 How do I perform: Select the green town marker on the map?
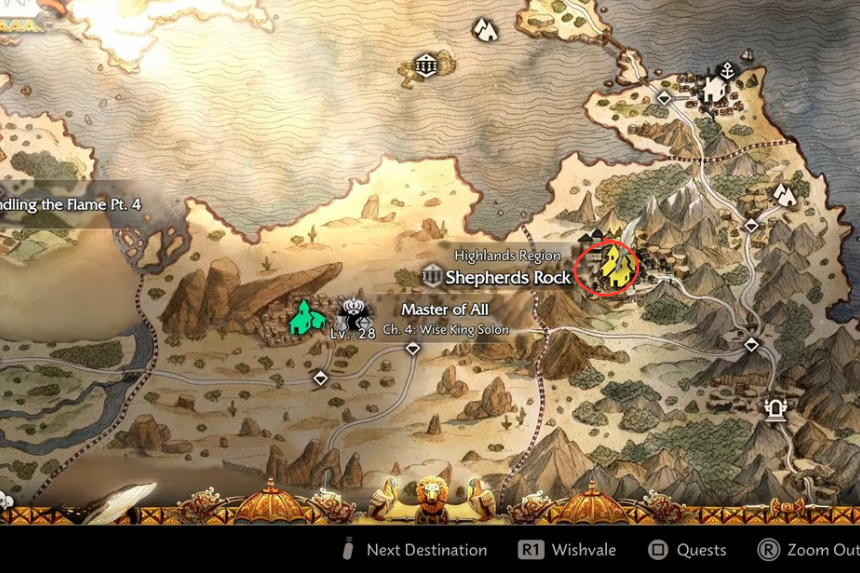tap(304, 317)
